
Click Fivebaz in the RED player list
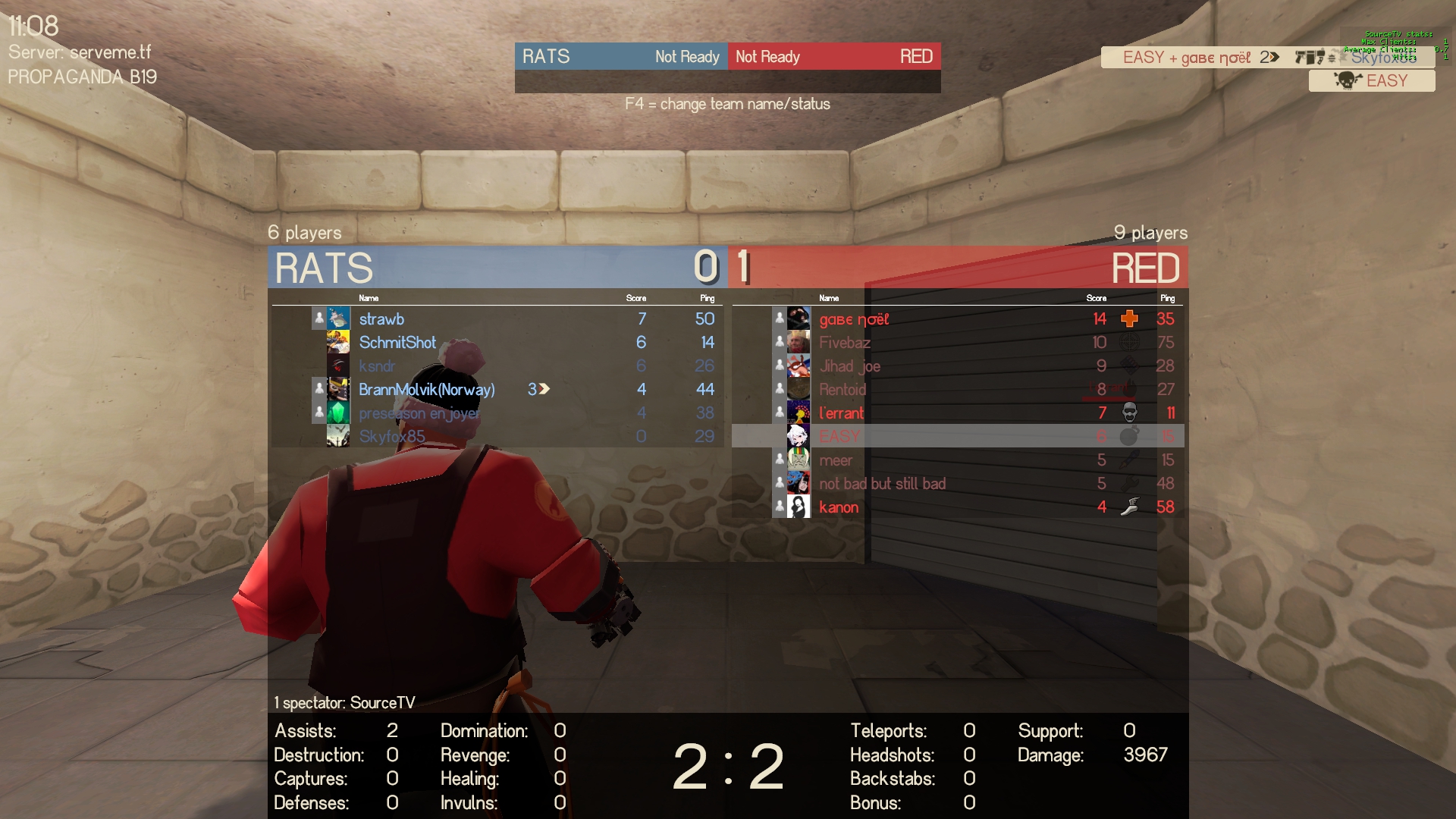[x=844, y=343]
